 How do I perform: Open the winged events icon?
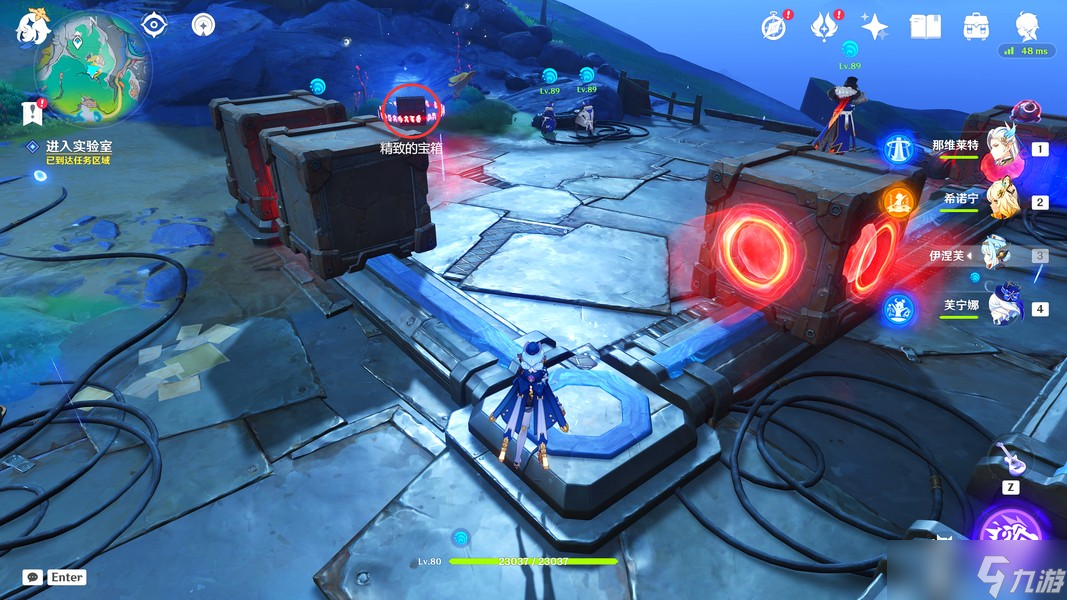click(x=822, y=27)
